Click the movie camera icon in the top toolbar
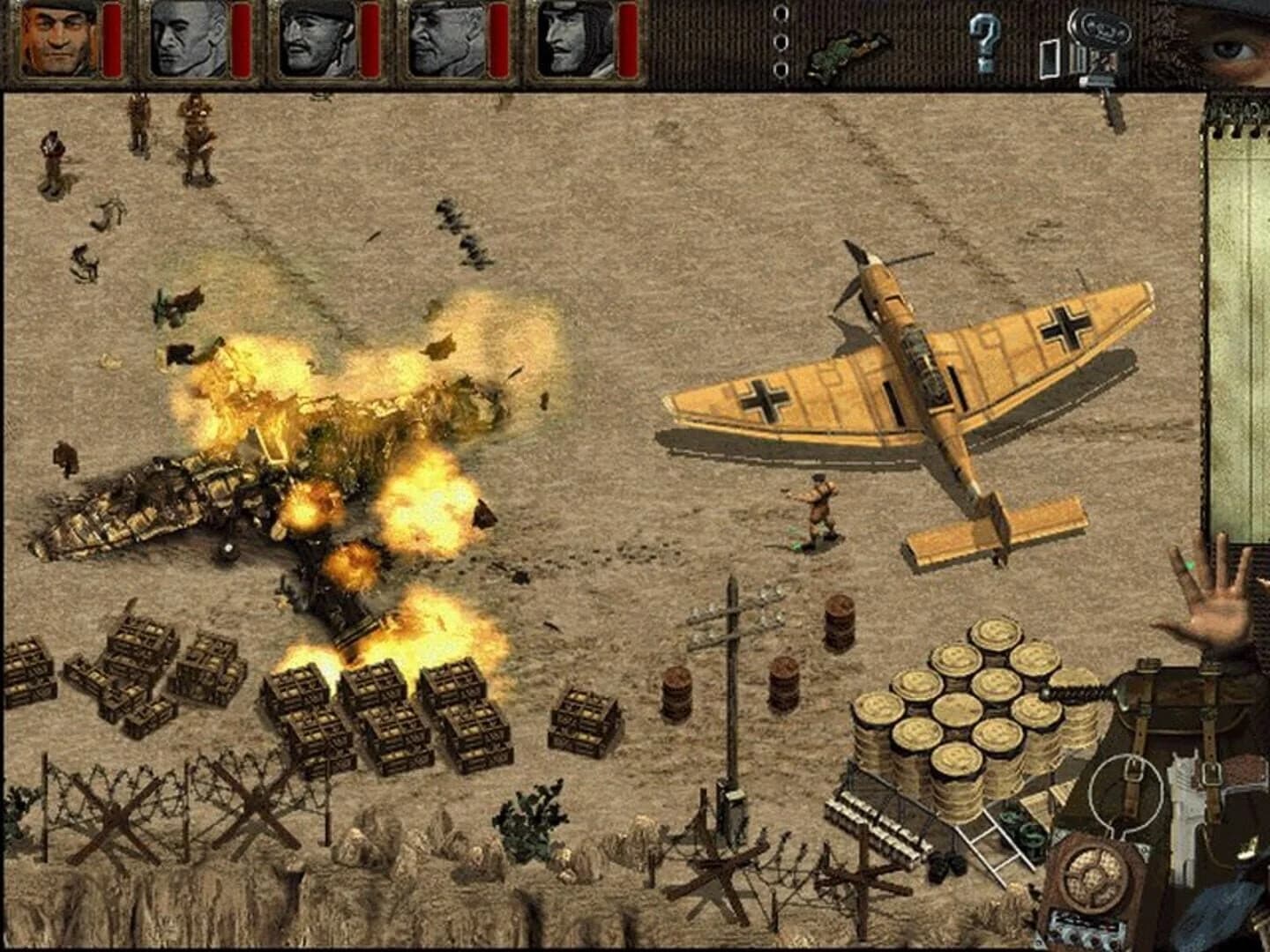 pos(1100,37)
